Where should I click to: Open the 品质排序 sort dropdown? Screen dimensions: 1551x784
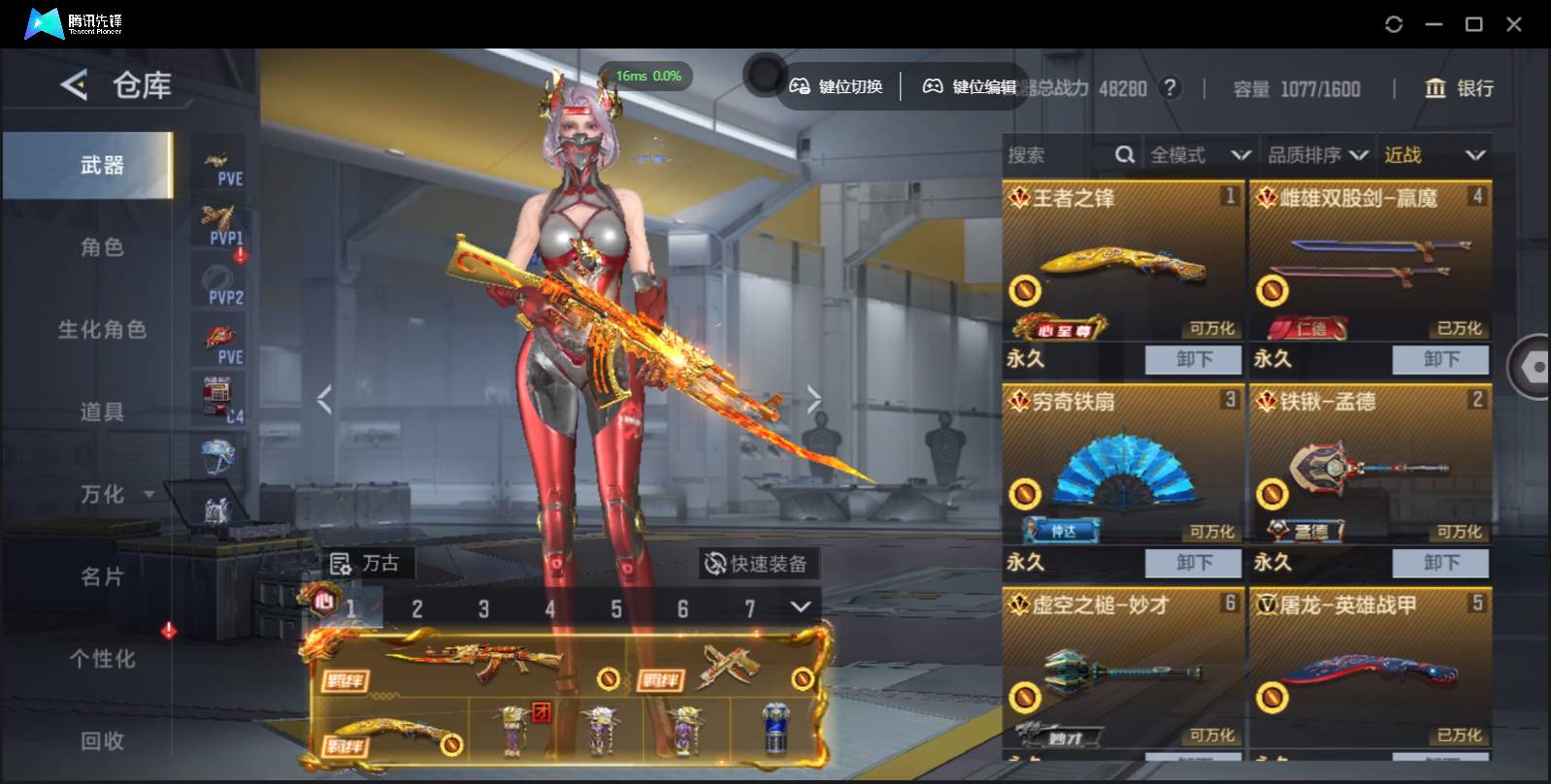tap(1317, 155)
